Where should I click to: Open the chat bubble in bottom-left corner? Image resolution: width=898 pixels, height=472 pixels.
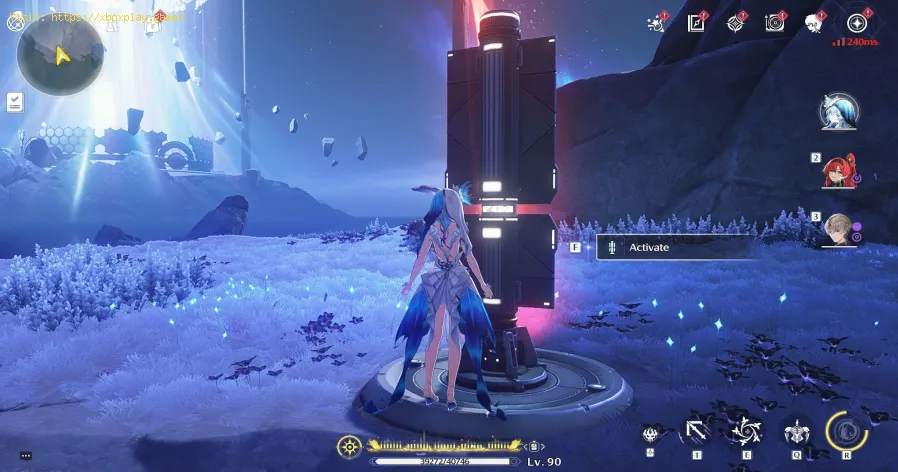click(25, 455)
